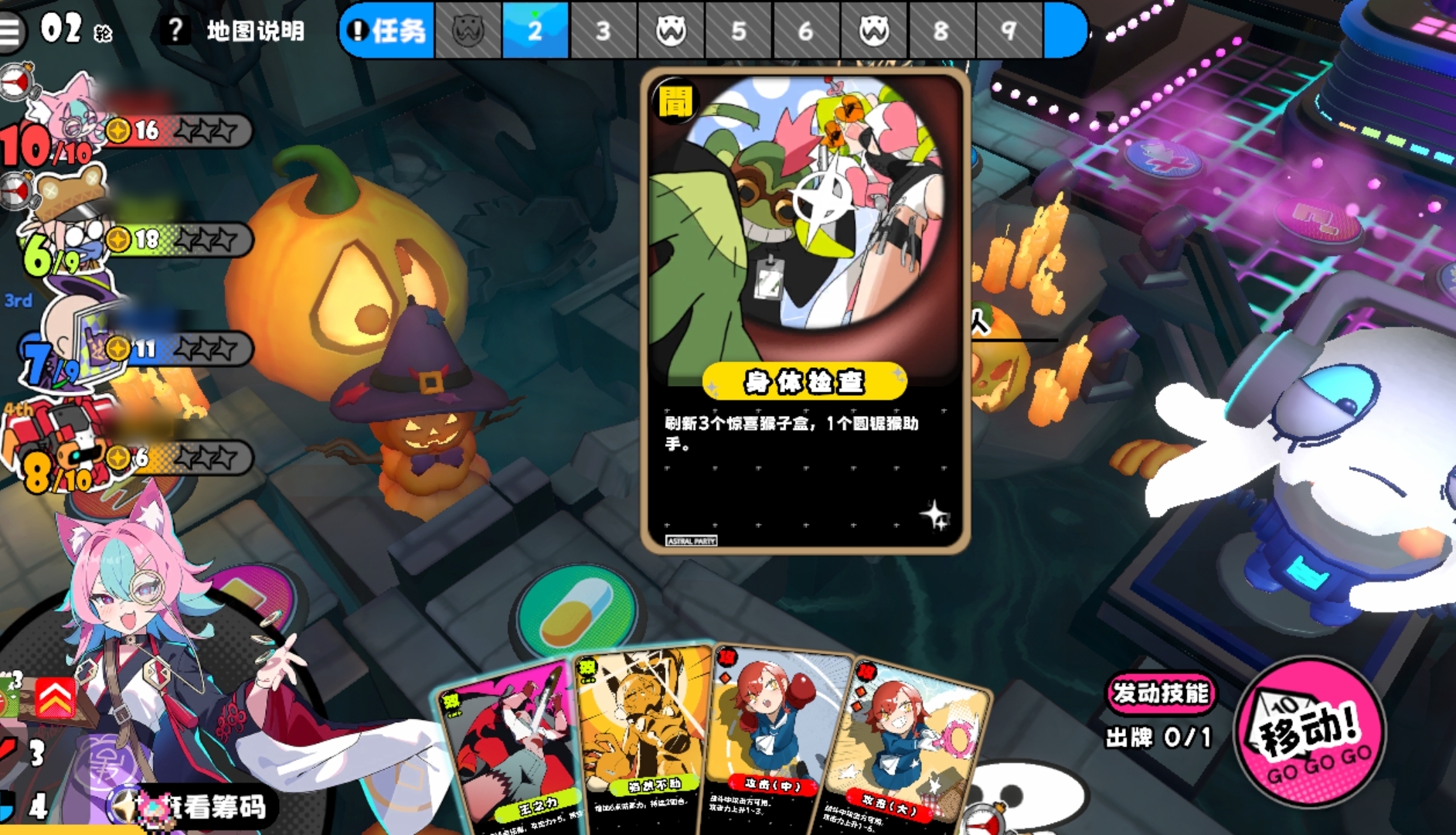Viewport: 1456px width, 835px height.
Task: View the 身体检查 event card
Action: coord(805,309)
